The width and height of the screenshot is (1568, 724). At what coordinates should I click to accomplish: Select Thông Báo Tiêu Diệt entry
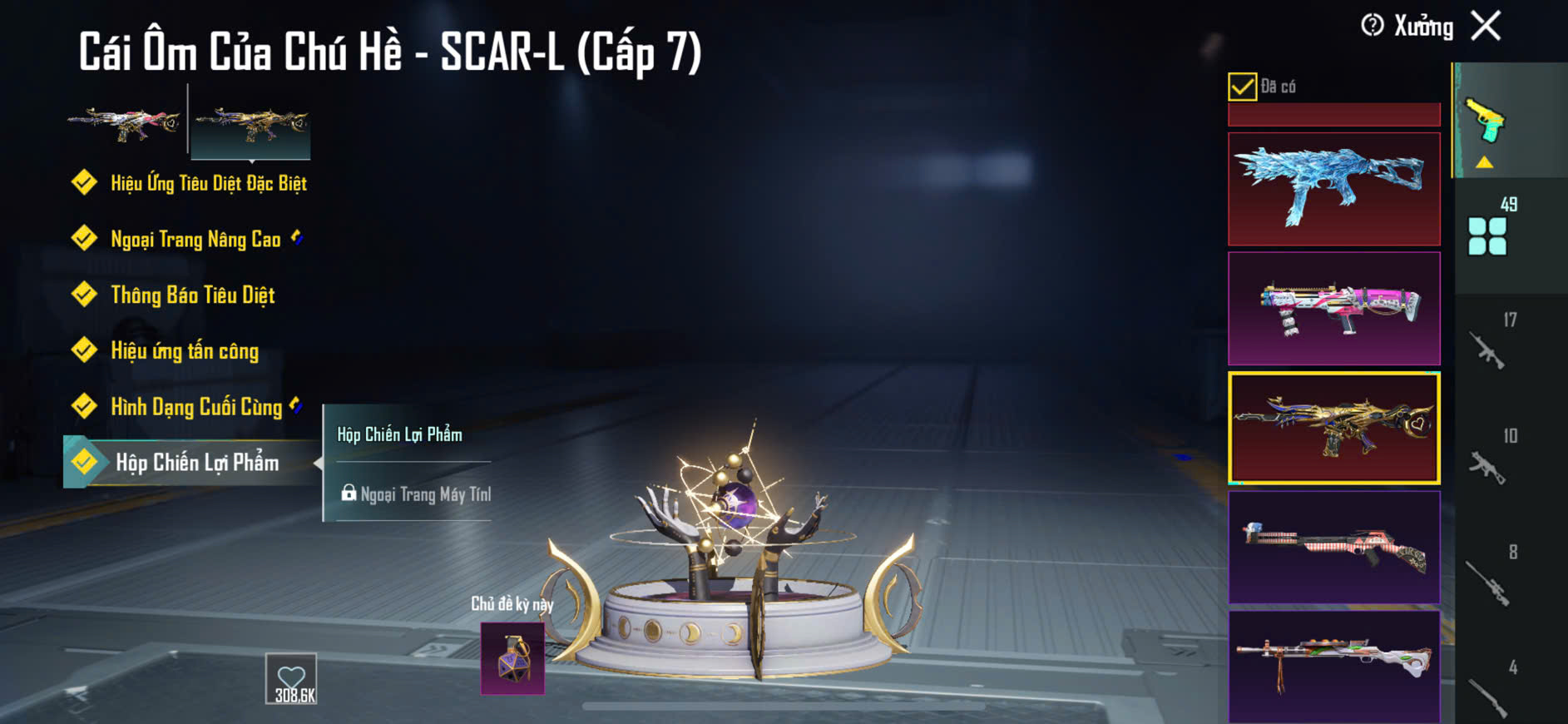pyautogui.click(x=192, y=295)
